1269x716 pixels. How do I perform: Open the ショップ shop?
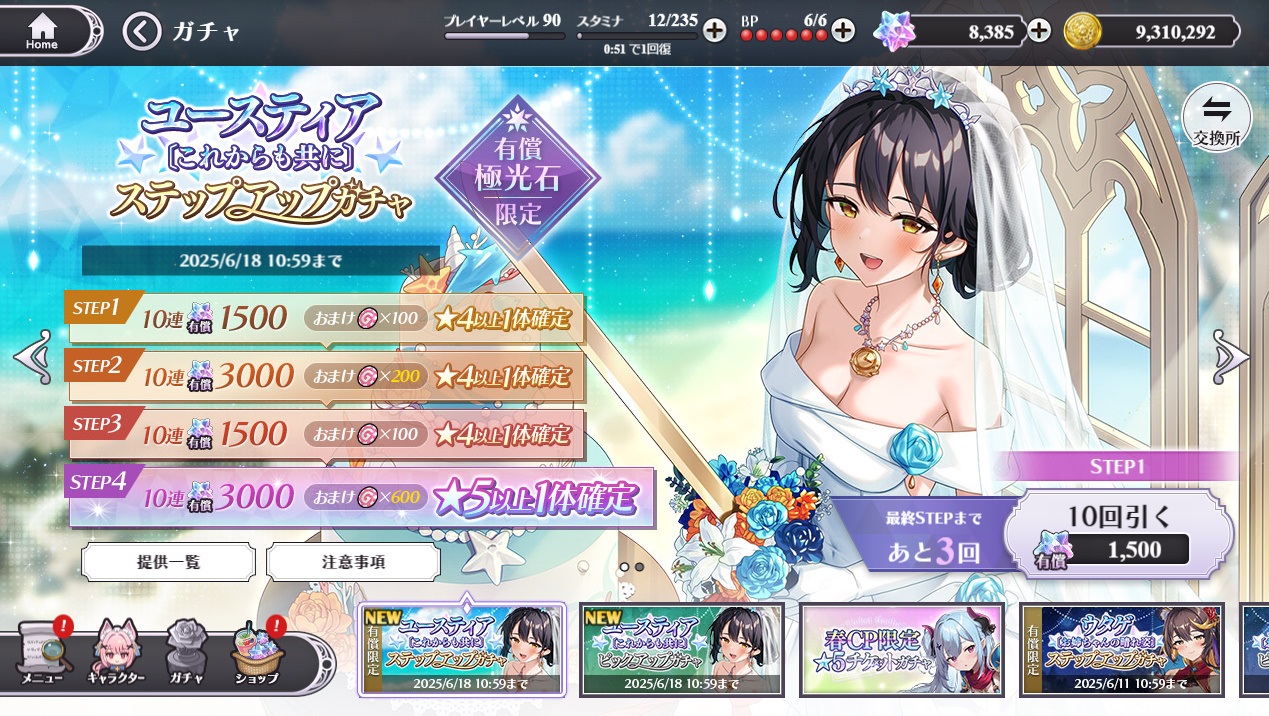(258, 654)
